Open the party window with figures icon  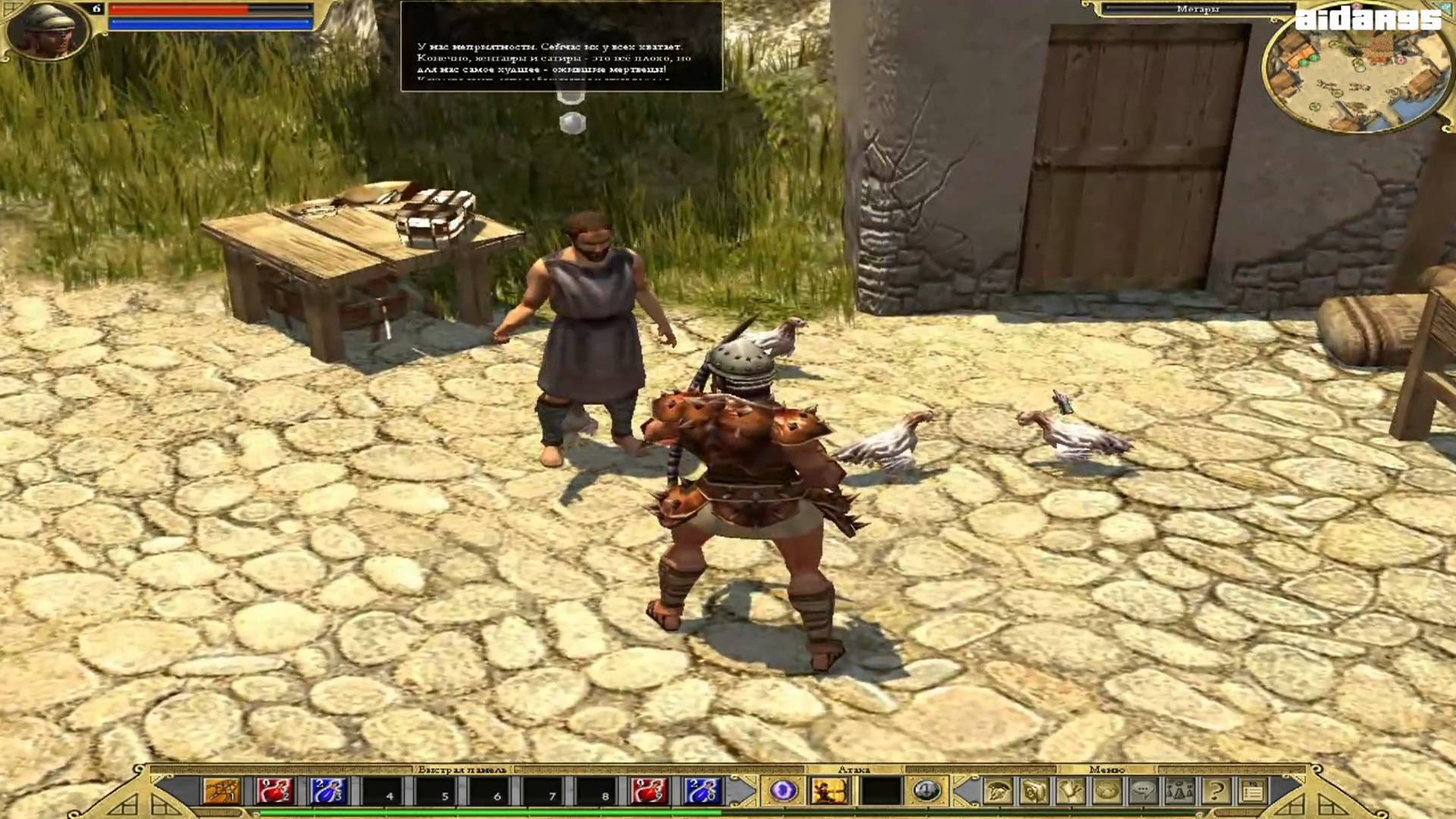point(1180,792)
